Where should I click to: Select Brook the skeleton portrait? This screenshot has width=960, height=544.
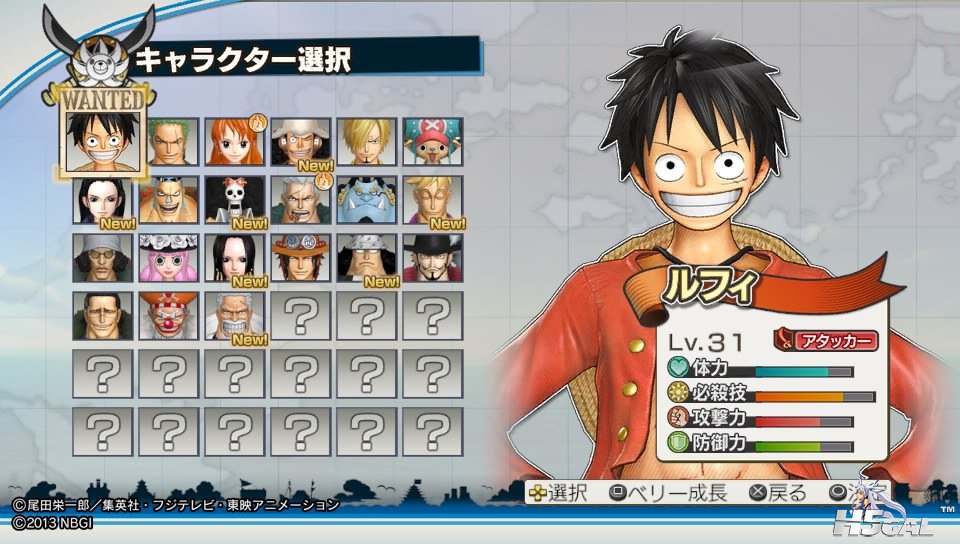(236, 200)
